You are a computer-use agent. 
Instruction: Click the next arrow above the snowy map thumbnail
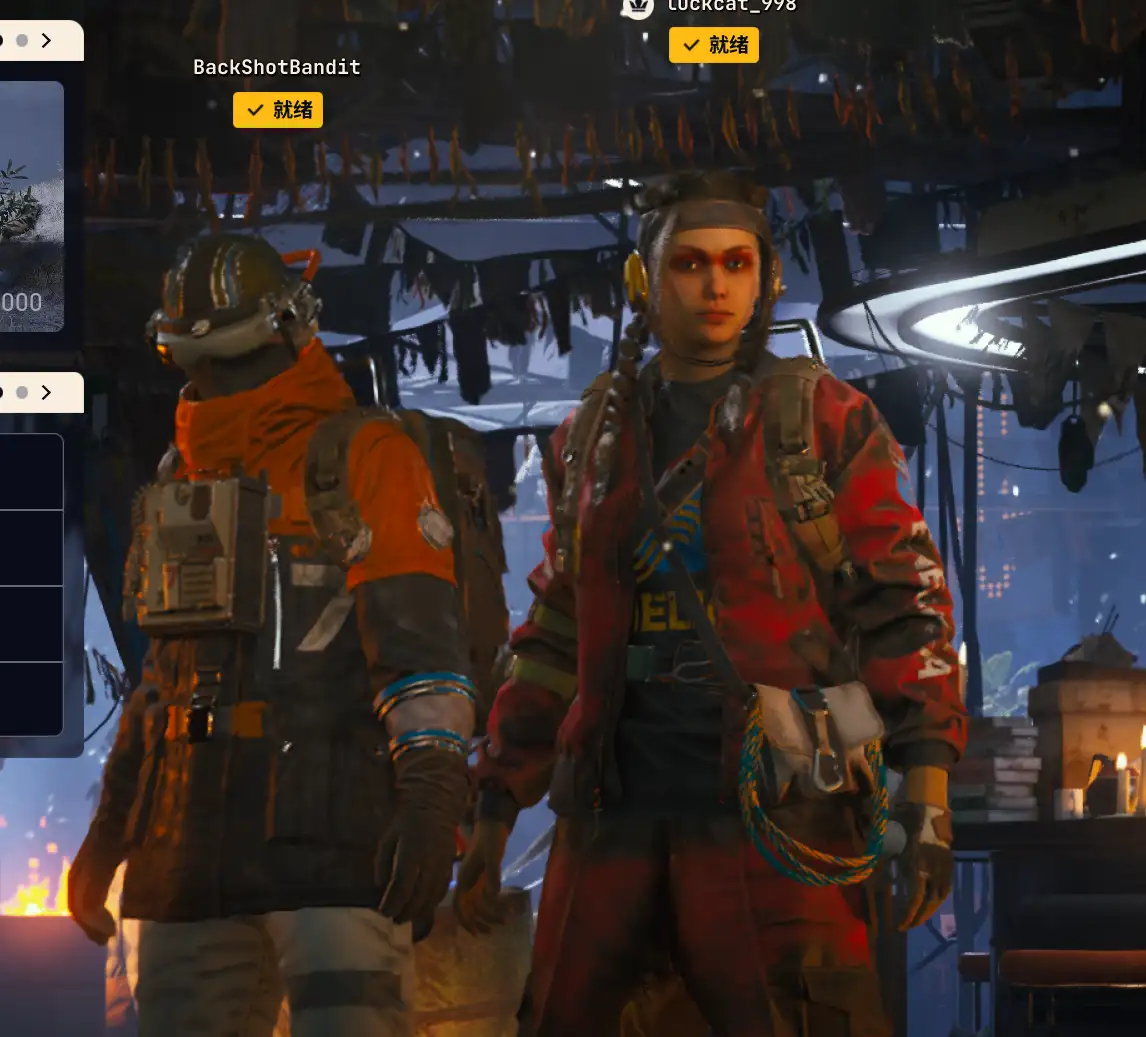pyautogui.click(x=47, y=41)
